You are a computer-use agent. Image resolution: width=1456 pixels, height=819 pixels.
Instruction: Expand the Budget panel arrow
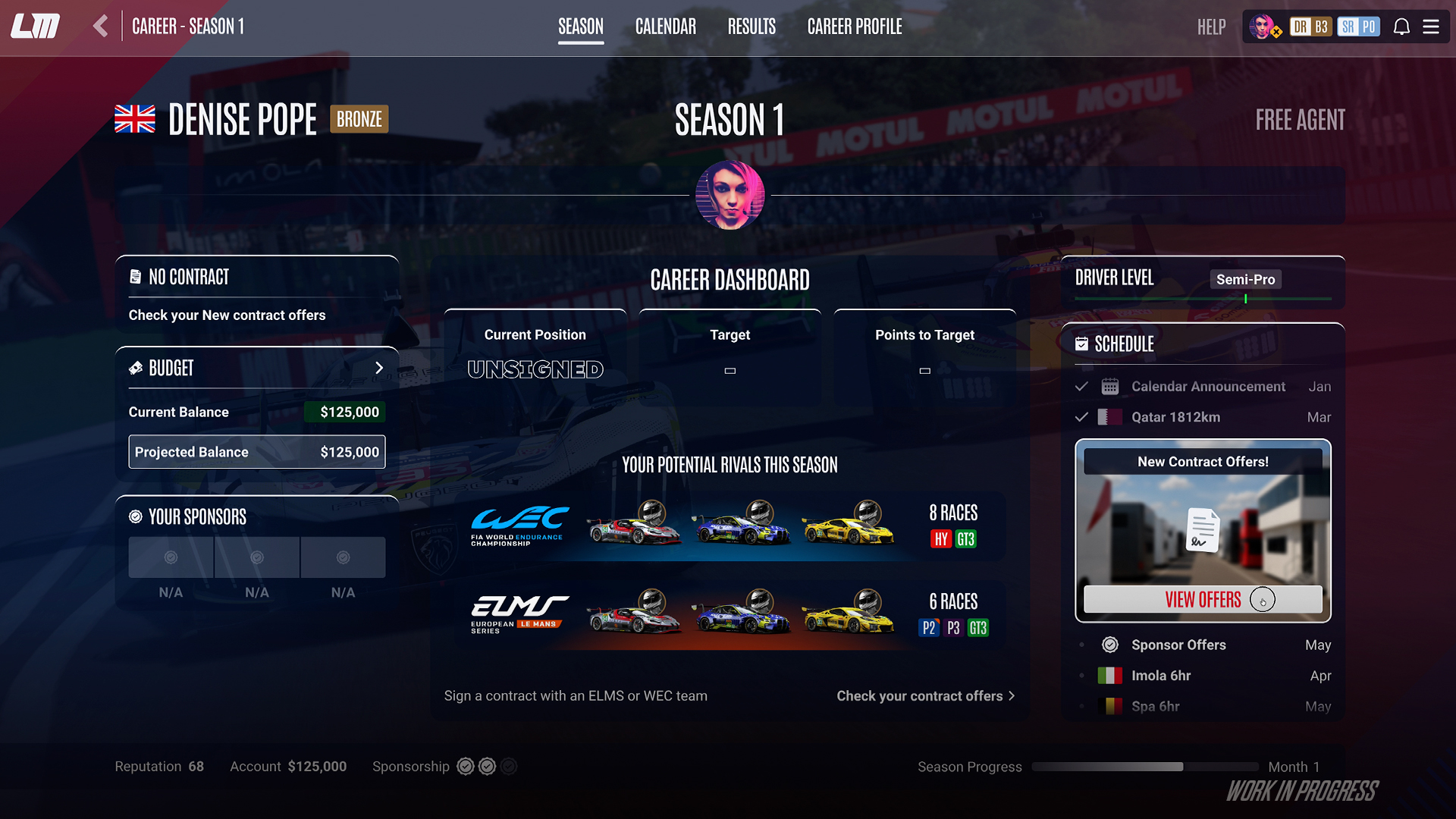(x=379, y=368)
